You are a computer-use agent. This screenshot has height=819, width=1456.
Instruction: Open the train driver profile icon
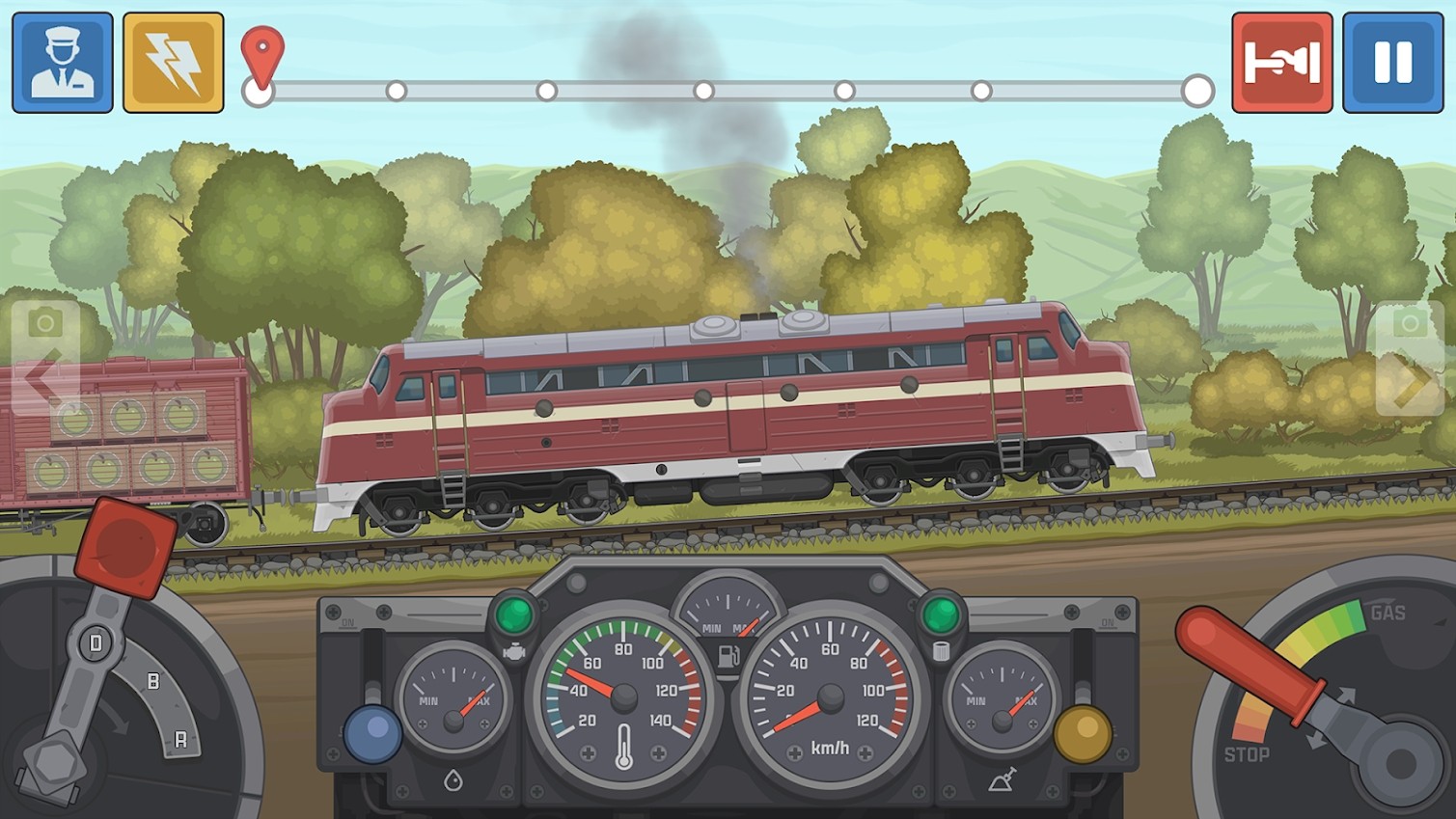(x=61, y=61)
